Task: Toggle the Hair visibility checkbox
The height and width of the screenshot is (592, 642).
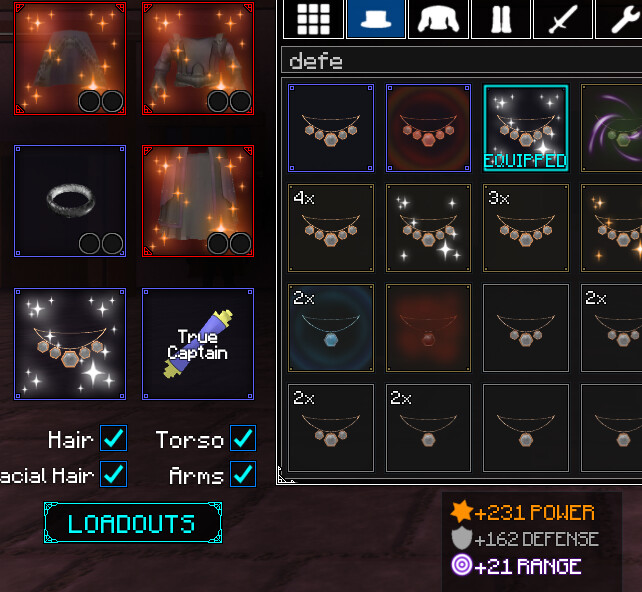Action: [x=114, y=439]
